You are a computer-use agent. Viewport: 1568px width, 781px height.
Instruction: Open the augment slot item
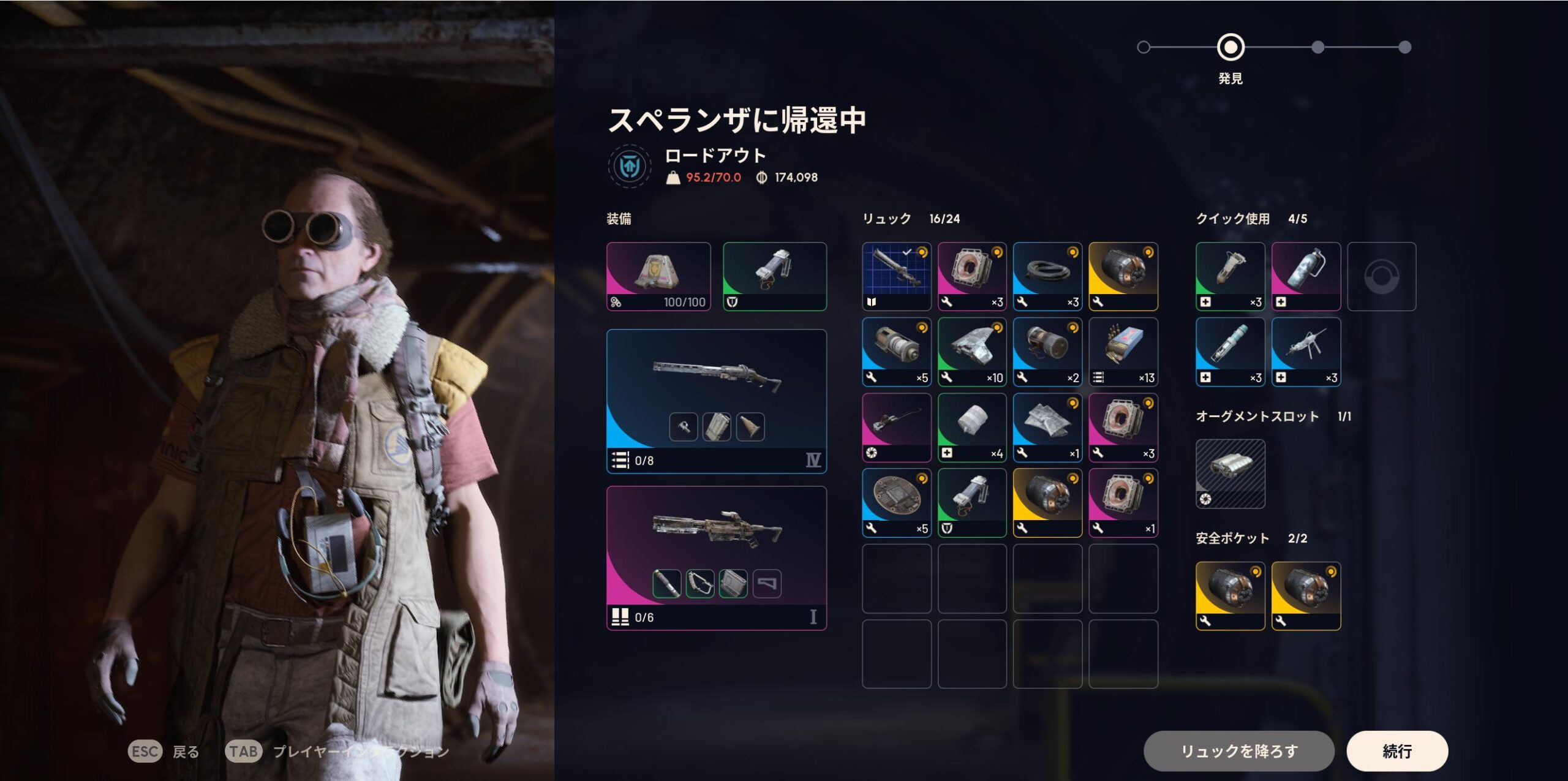click(x=1230, y=474)
